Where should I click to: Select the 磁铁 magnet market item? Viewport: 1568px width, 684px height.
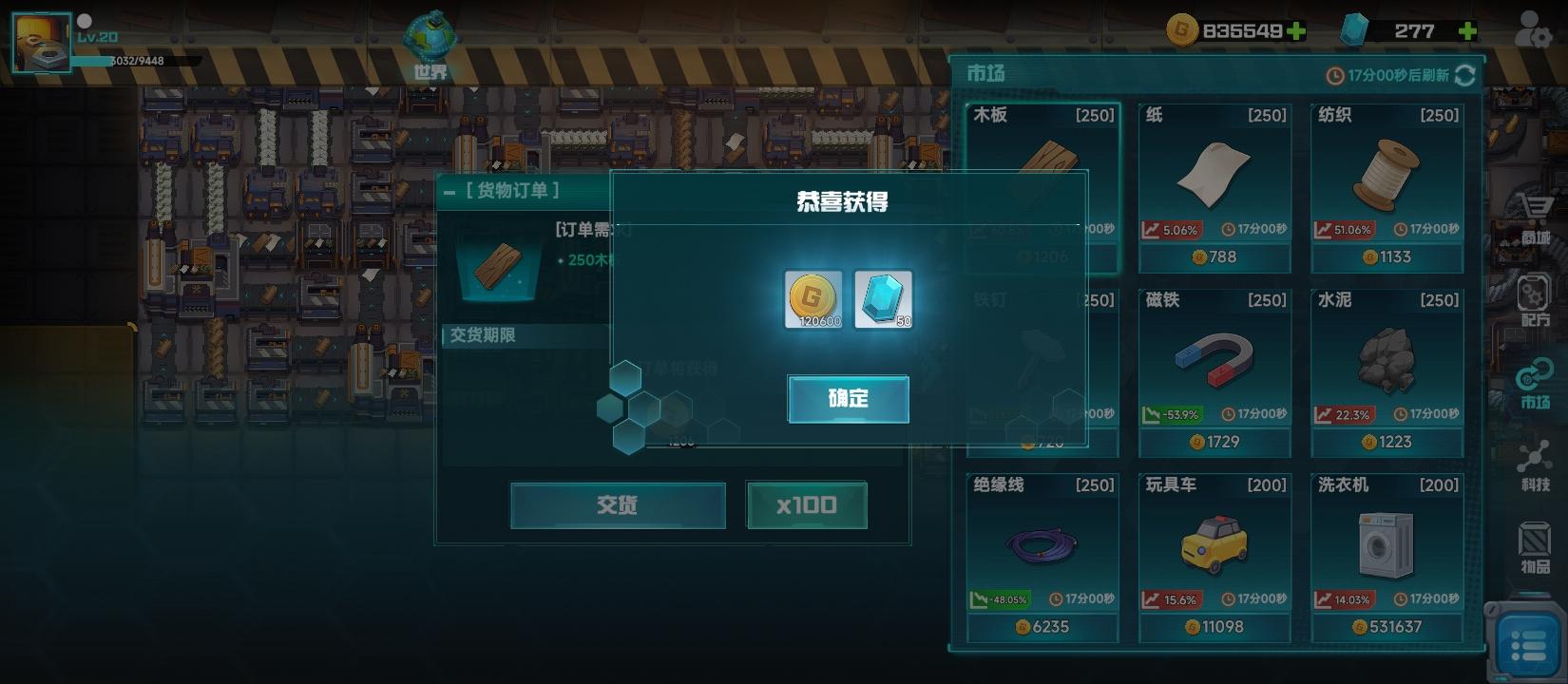pyautogui.click(x=1214, y=370)
